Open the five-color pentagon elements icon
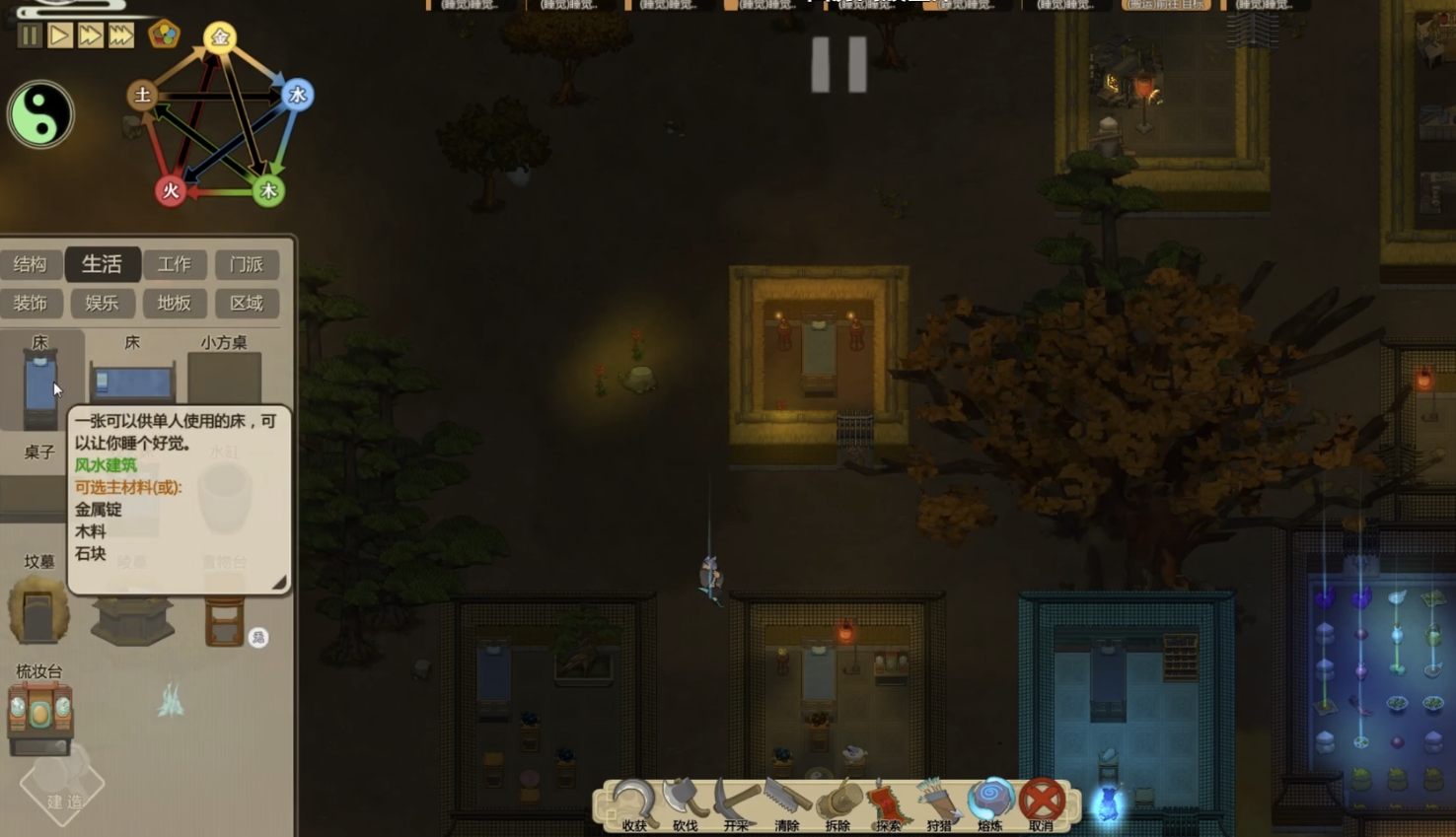 pos(164,35)
